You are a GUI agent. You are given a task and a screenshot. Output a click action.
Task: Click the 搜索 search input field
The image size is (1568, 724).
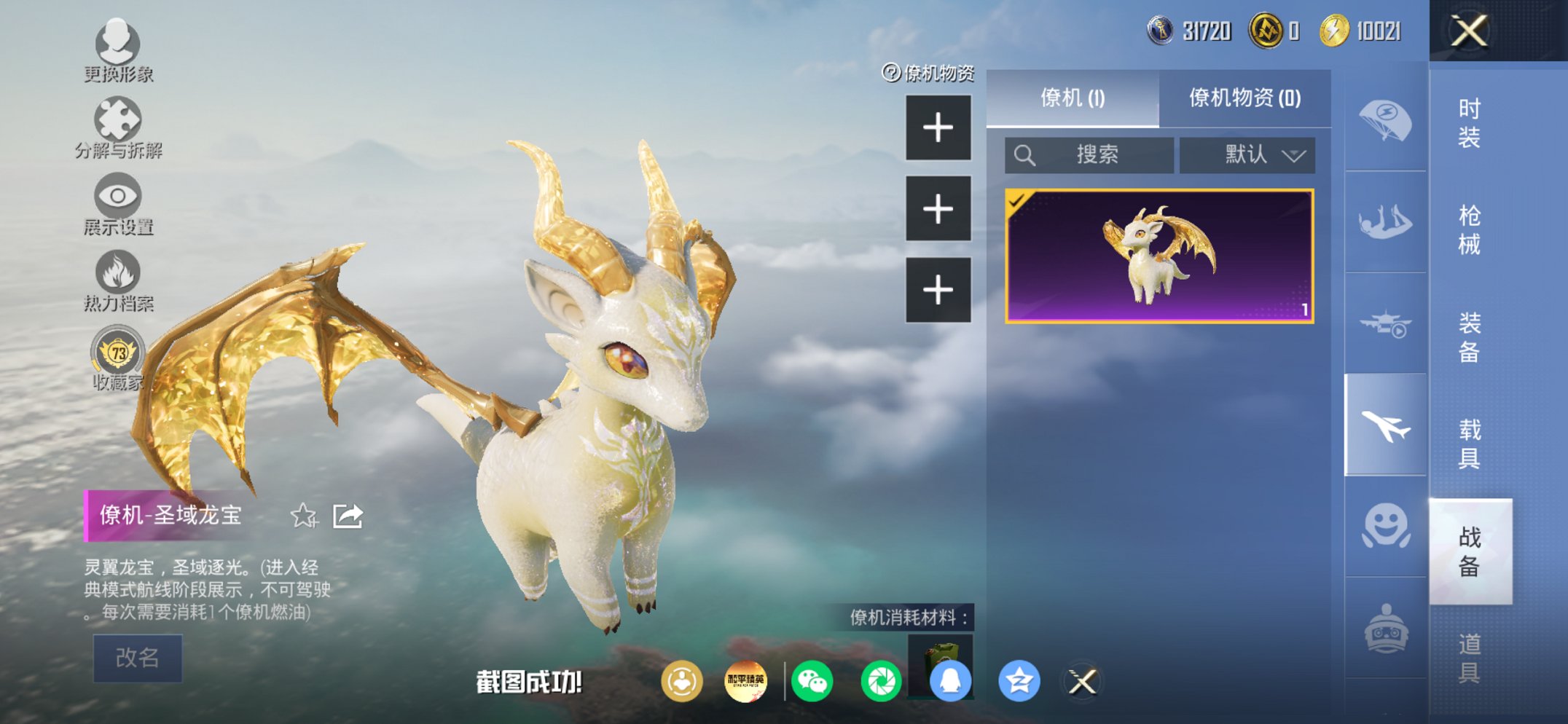pyautogui.click(x=1089, y=154)
